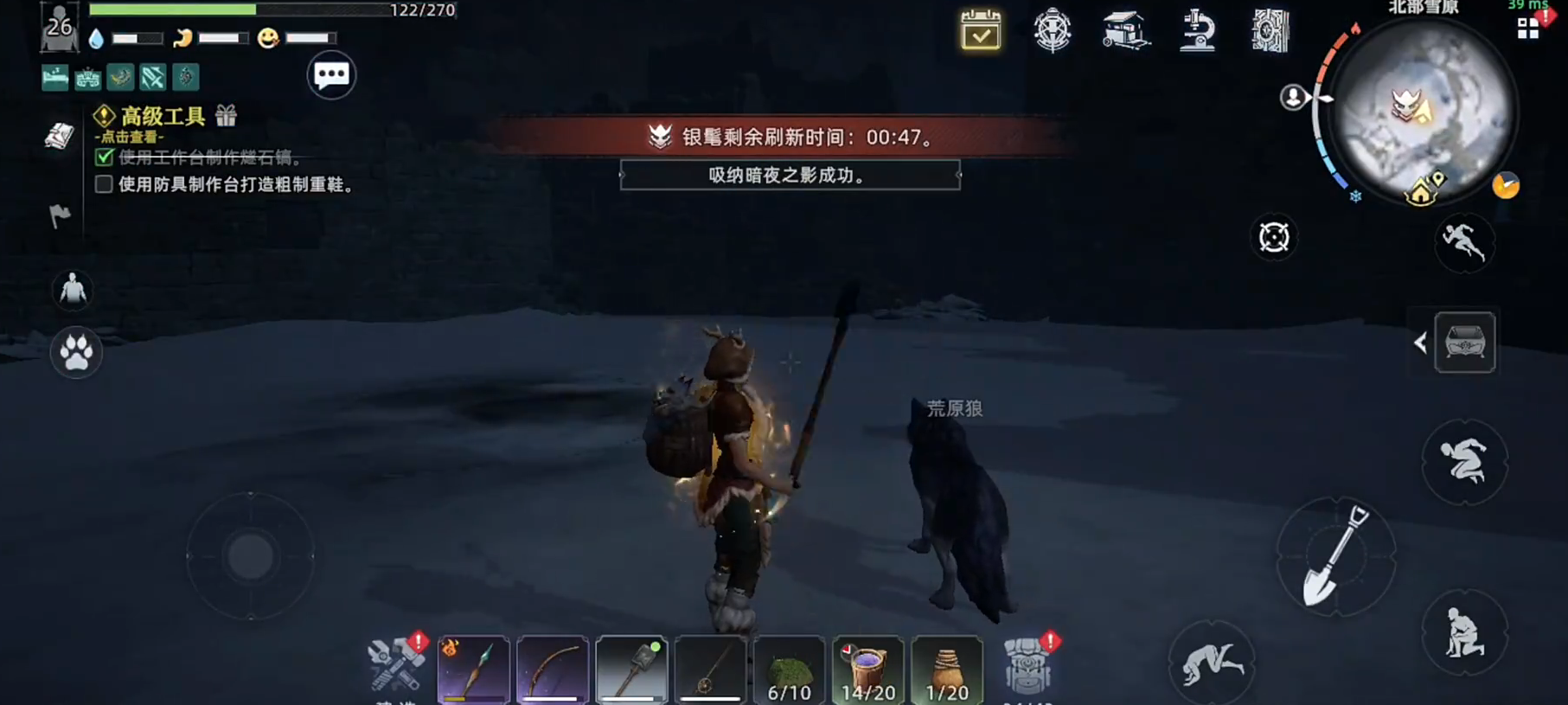The image size is (1568, 705).
Task: Open the trading cart shop icon
Action: (1125, 30)
